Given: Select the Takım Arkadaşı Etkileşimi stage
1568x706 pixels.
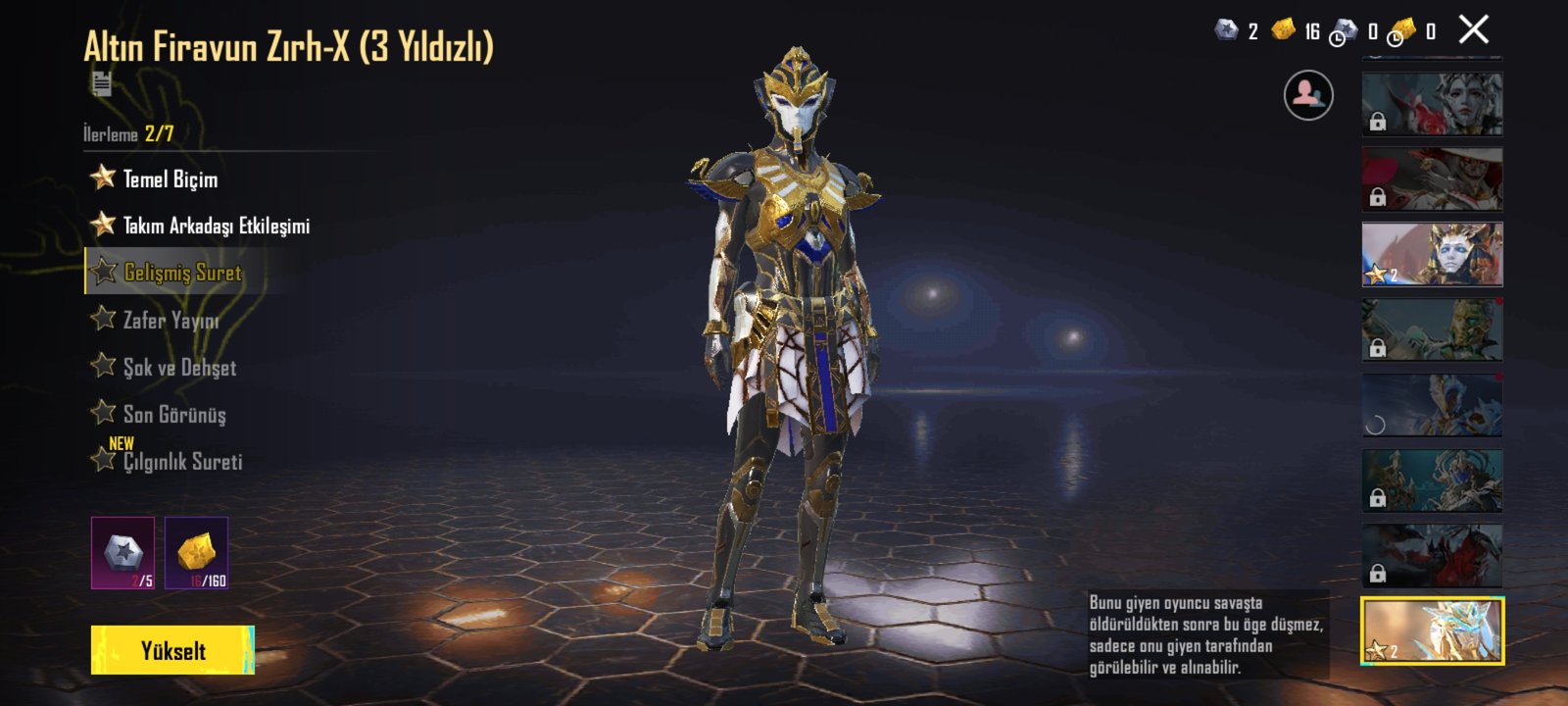Looking at the screenshot, I should tap(216, 226).
